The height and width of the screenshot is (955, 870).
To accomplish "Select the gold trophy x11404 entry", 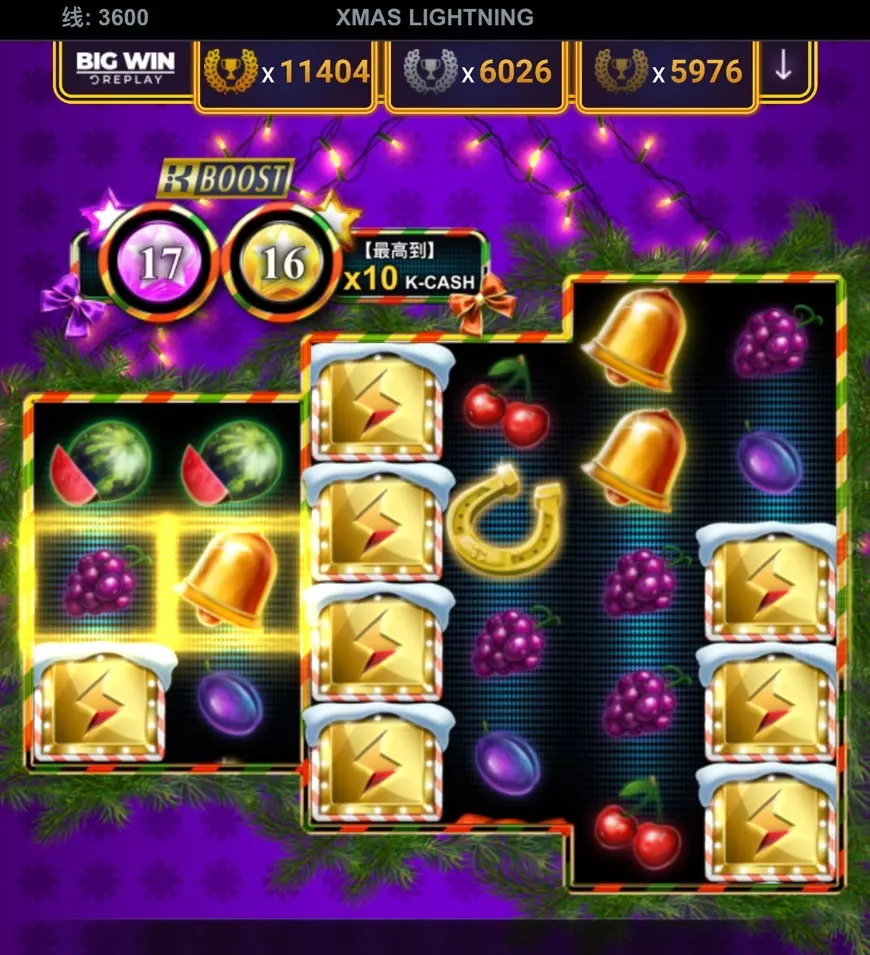I will [x=286, y=72].
